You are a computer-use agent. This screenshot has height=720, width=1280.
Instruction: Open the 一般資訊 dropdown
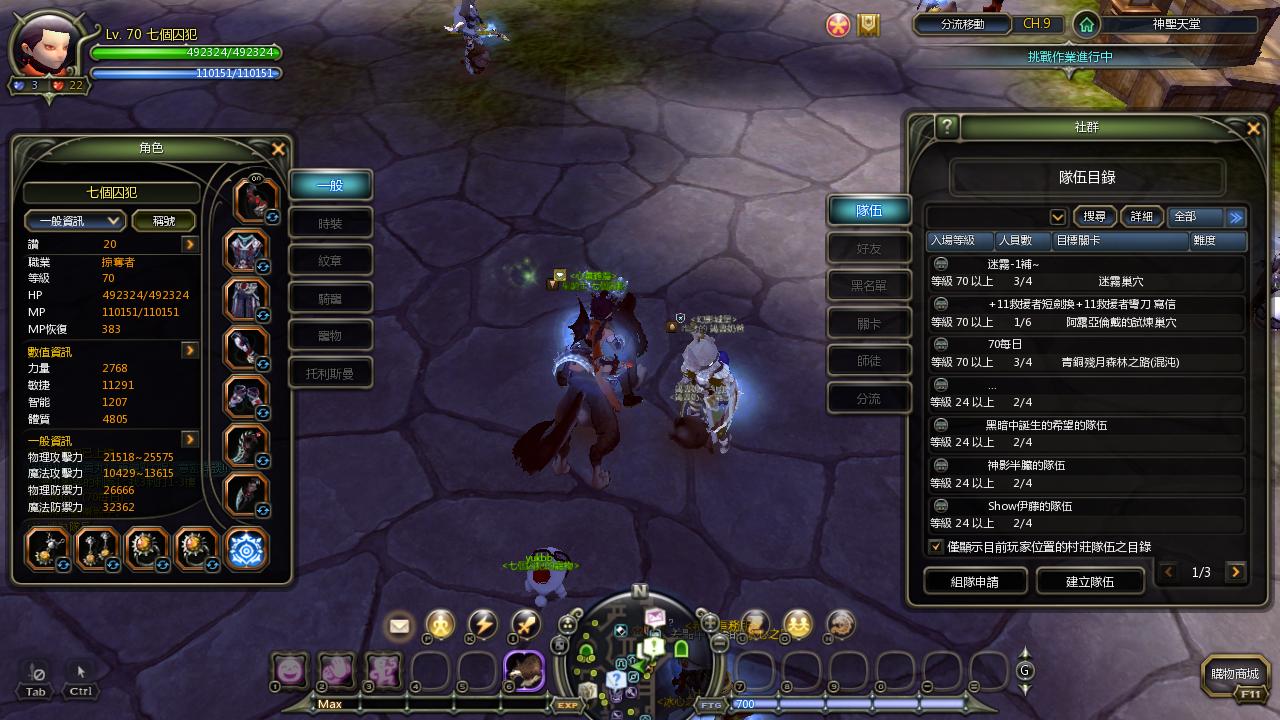75,221
